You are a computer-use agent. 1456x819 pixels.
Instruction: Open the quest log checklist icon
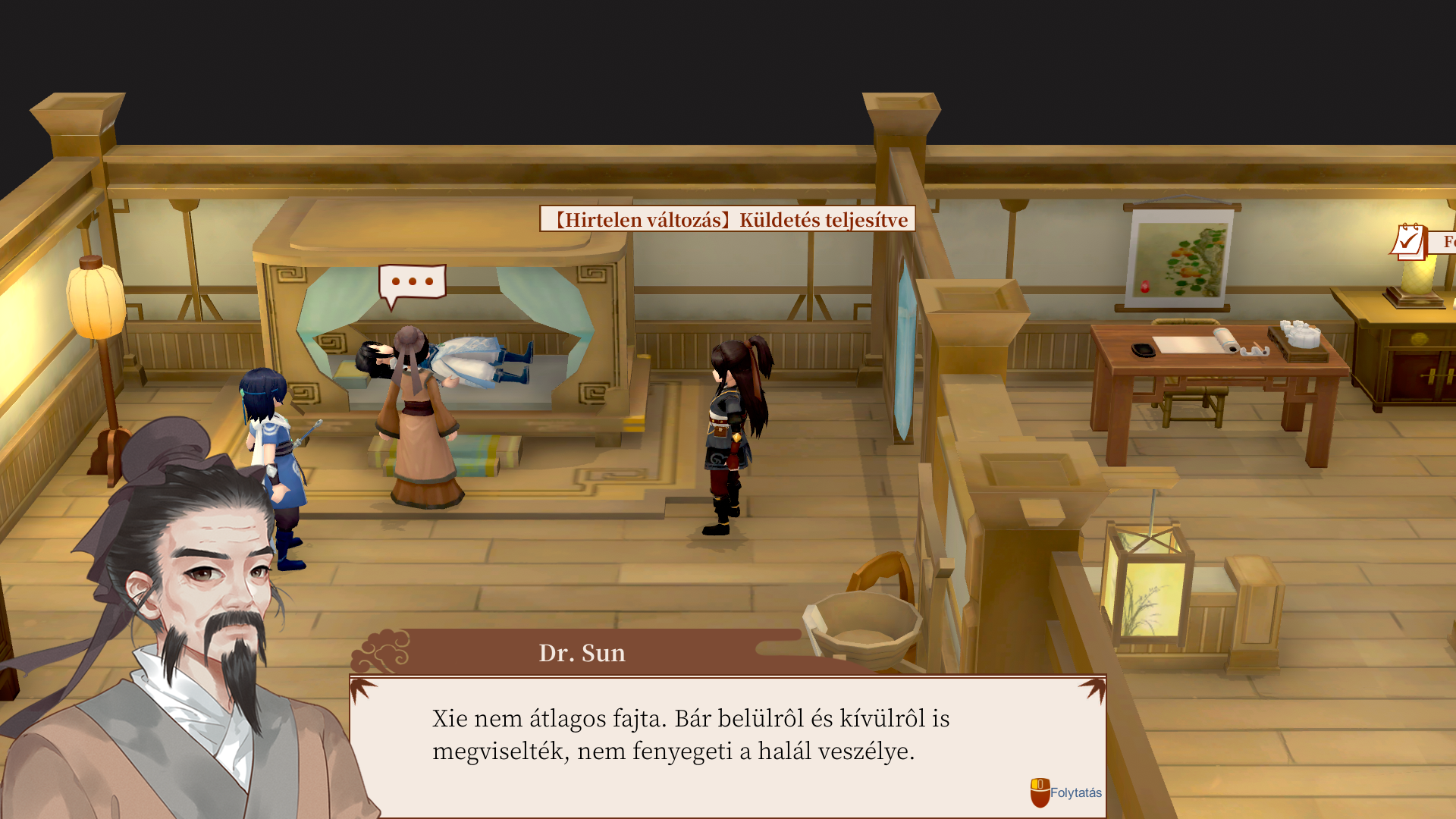coord(1409,242)
